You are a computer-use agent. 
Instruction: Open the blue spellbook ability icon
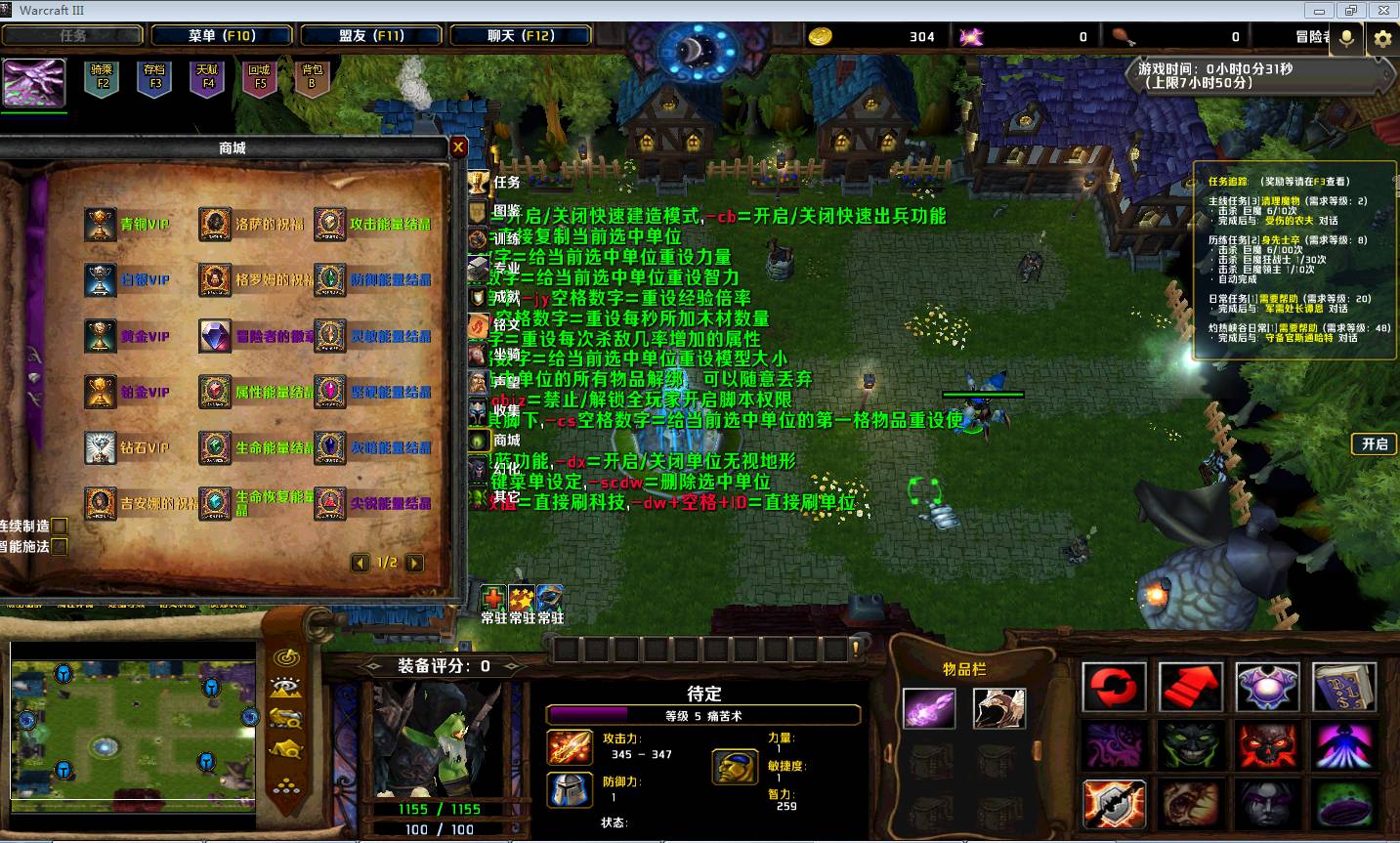pos(1344,687)
